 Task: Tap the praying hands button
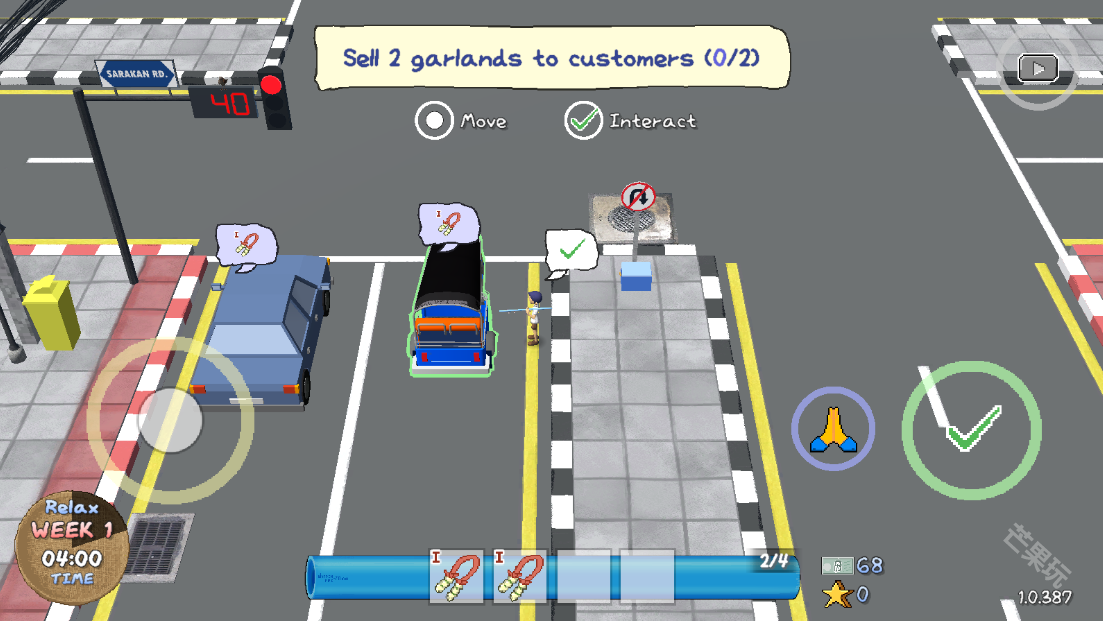click(833, 430)
